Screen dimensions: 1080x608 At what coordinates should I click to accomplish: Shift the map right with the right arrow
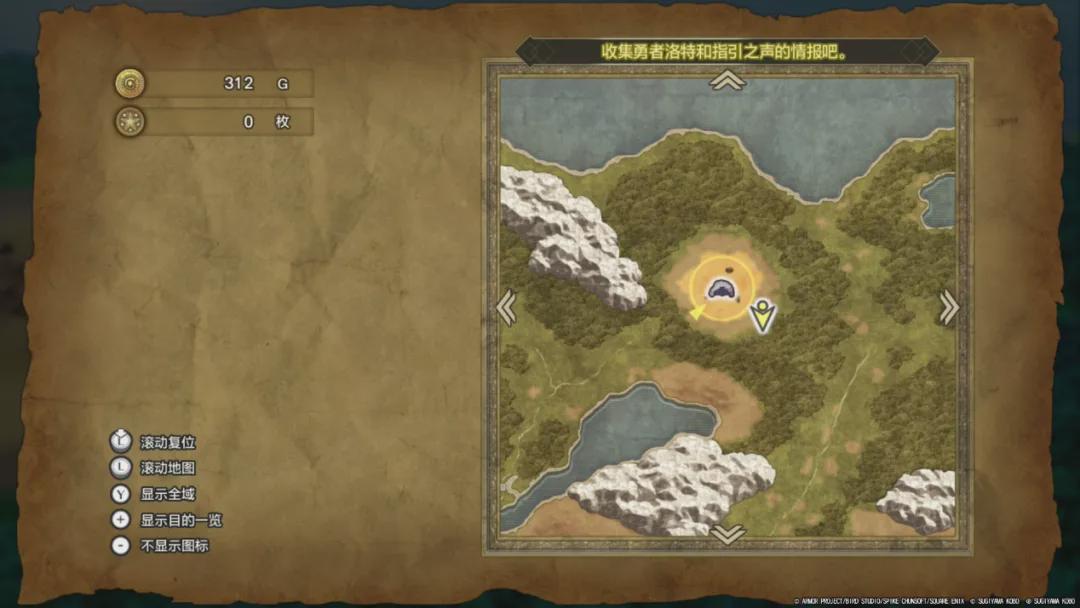pyautogui.click(x=948, y=307)
